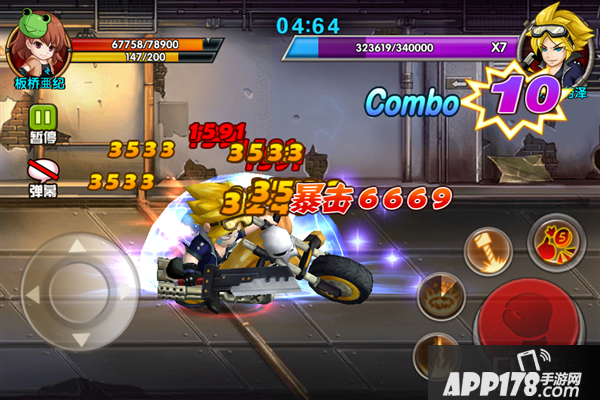This screenshot has width=600, height=400.
Task: Trigger the fiery explosion skill on cooldown
Action: click(x=439, y=295)
